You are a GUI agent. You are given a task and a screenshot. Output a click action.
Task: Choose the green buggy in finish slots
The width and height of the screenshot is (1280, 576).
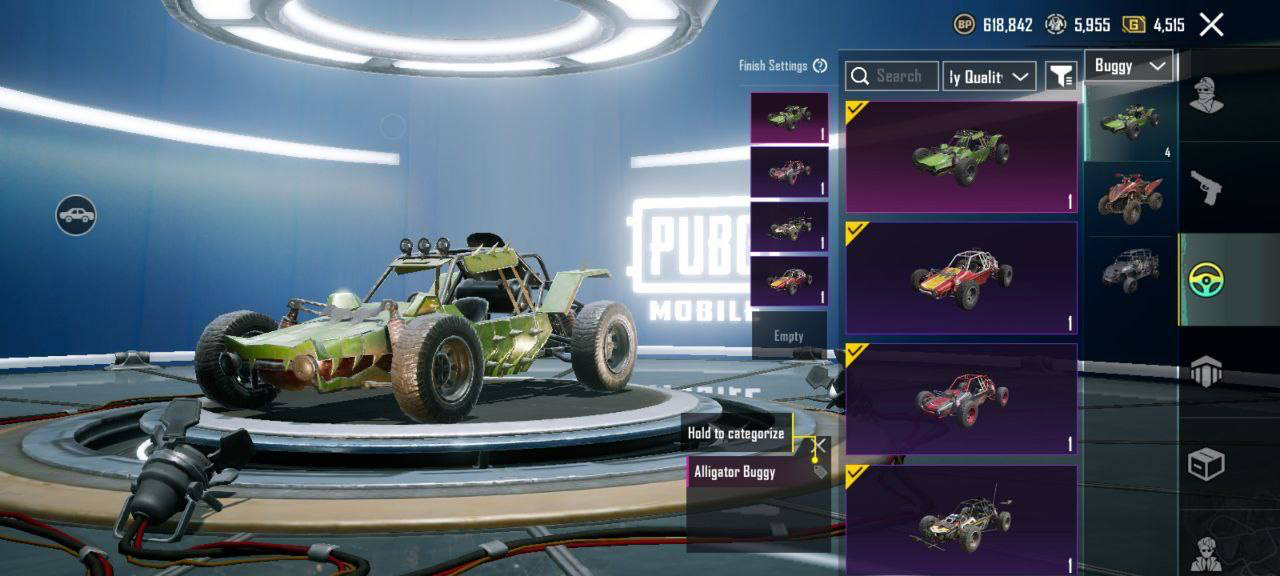(789, 118)
